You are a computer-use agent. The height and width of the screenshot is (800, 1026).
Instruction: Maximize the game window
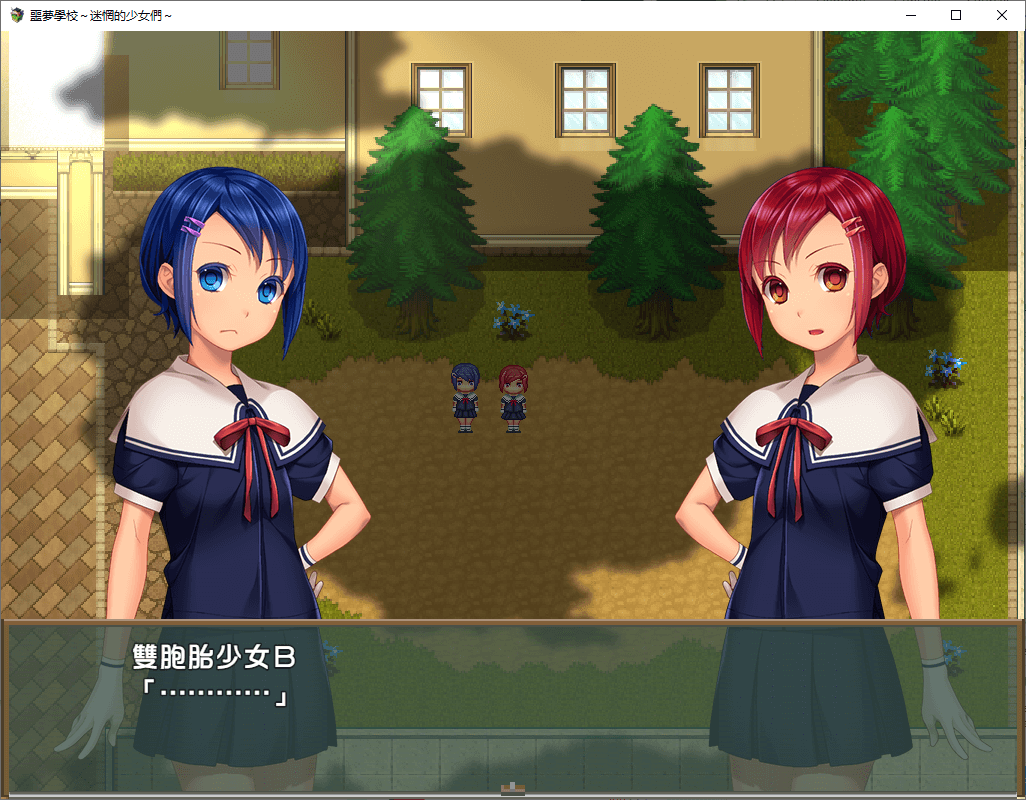pyautogui.click(x=956, y=15)
